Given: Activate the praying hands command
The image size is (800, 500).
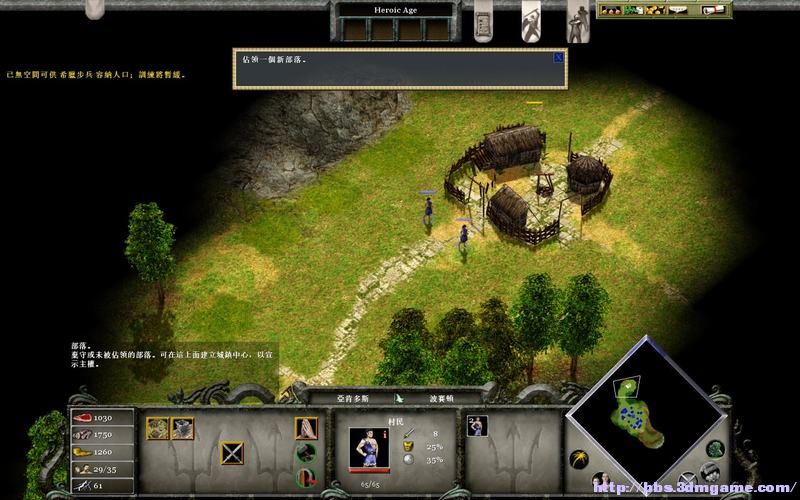Looking at the screenshot, I should coord(306,428).
